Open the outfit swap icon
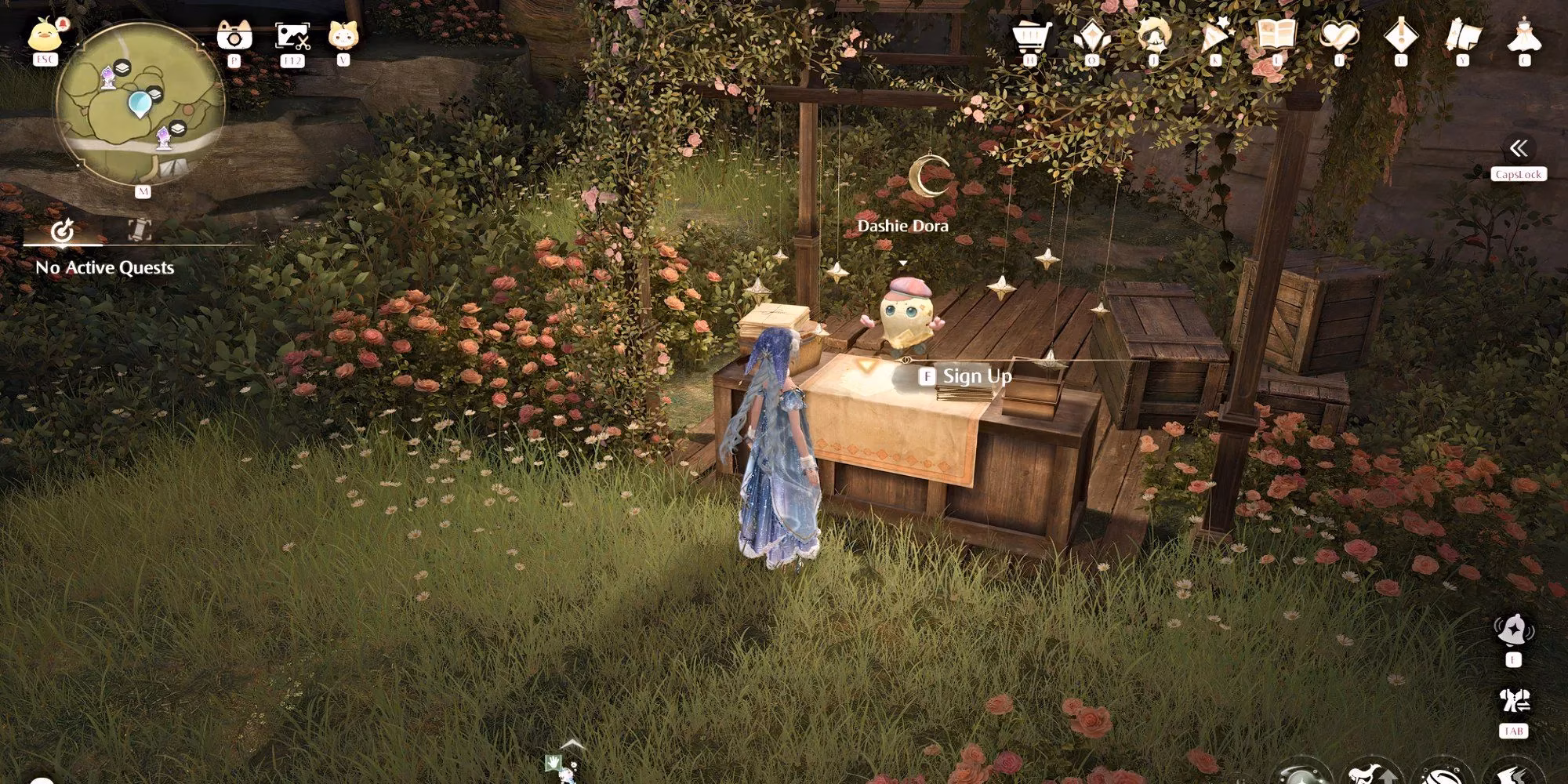Image resolution: width=1568 pixels, height=784 pixels. (1513, 702)
